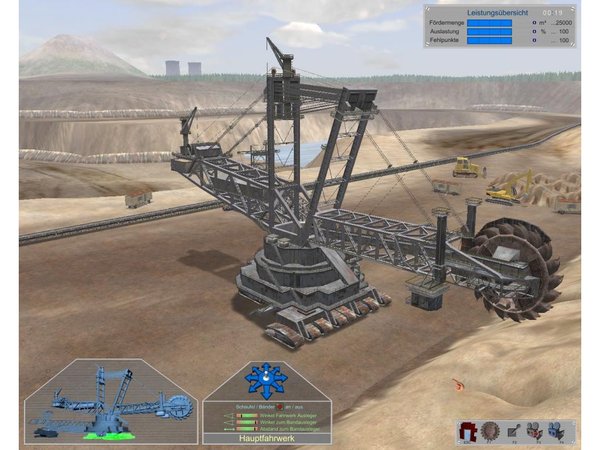Switch to the blue film camera view
This screenshot has width=600, height=450.
[x=563, y=430]
